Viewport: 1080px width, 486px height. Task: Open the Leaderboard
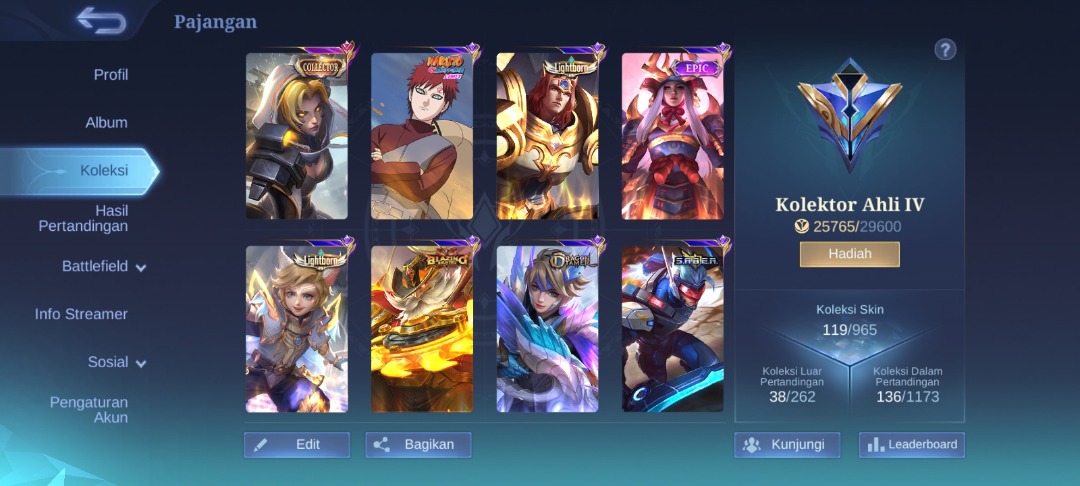[x=911, y=445]
